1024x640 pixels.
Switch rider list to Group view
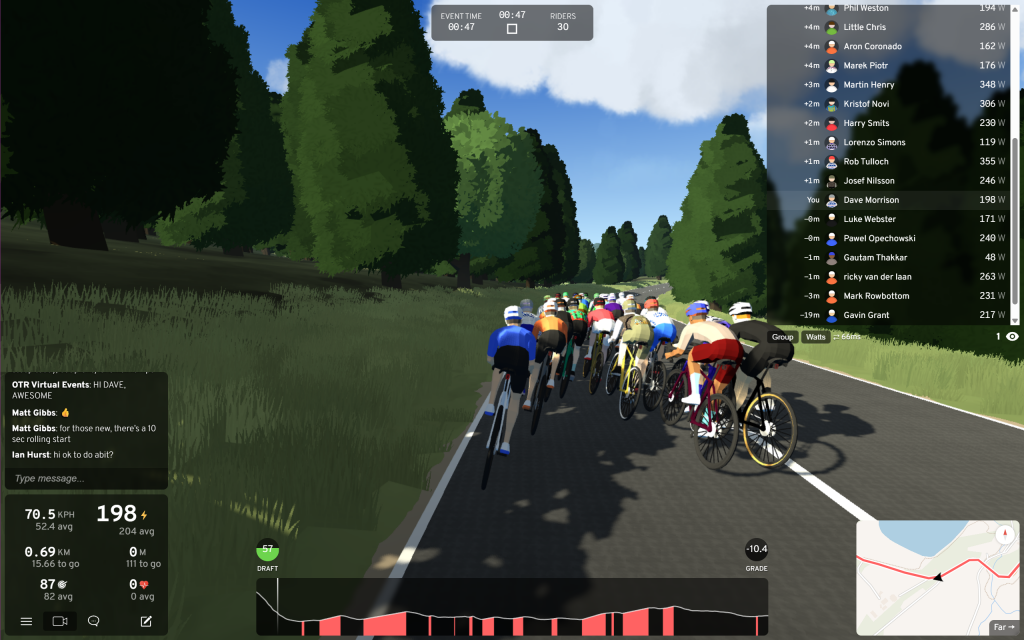point(782,337)
